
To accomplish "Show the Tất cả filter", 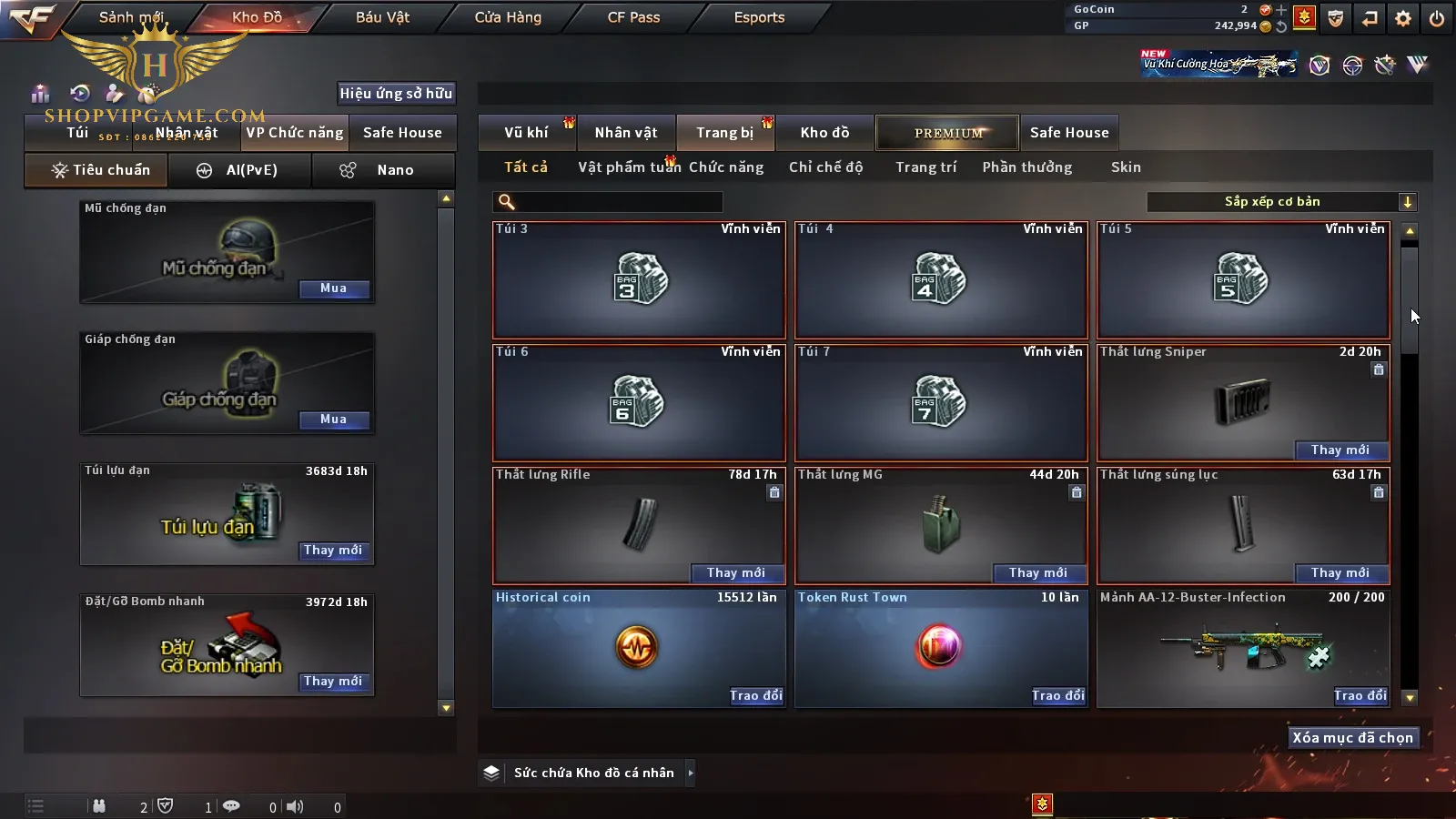I will (x=526, y=167).
